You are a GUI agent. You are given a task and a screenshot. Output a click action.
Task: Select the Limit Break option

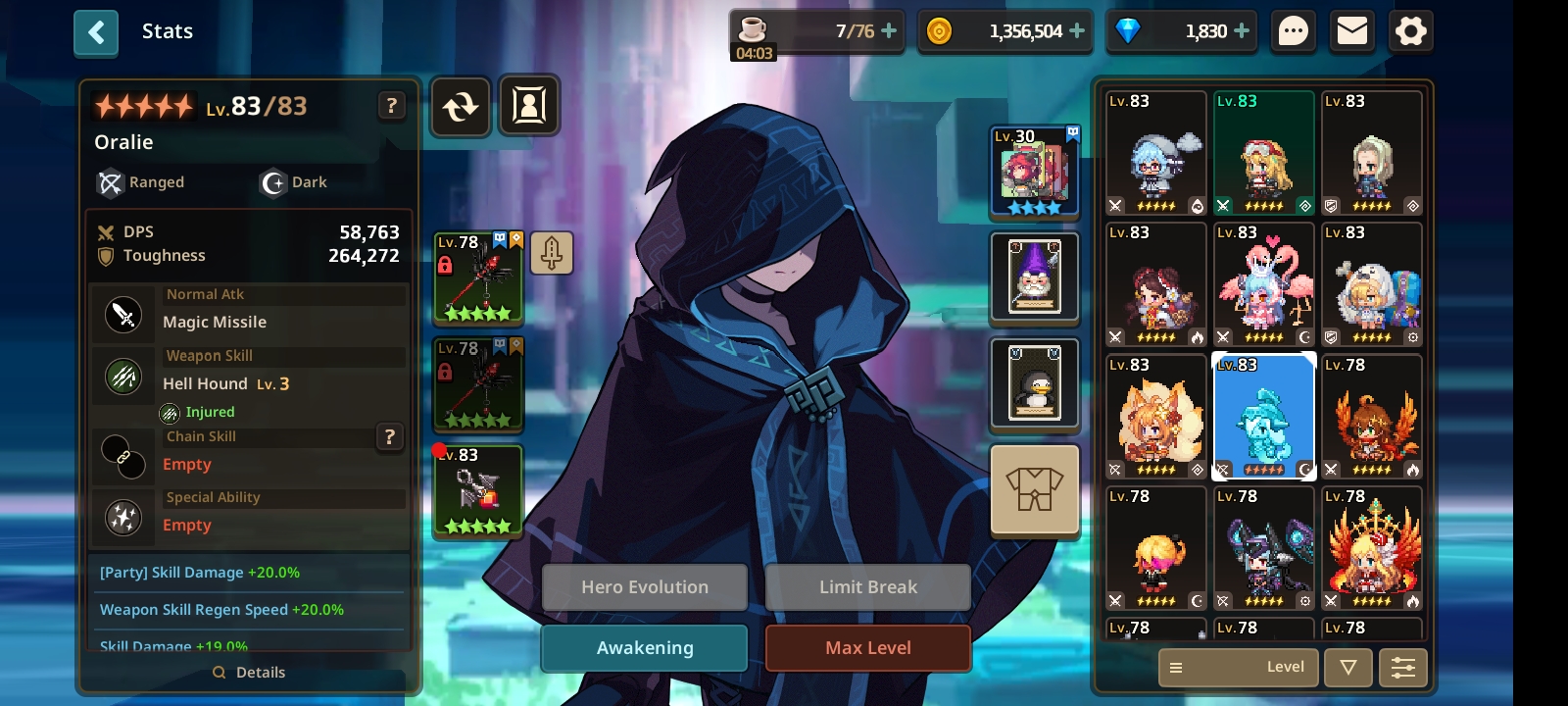pyautogui.click(x=867, y=586)
